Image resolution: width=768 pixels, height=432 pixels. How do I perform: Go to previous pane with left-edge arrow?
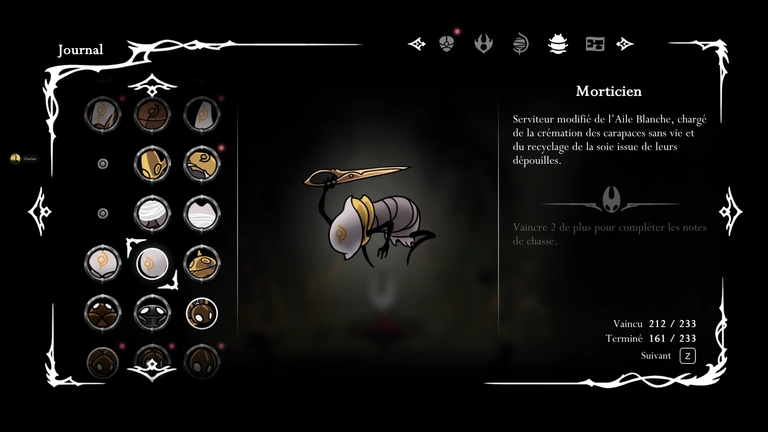point(40,212)
